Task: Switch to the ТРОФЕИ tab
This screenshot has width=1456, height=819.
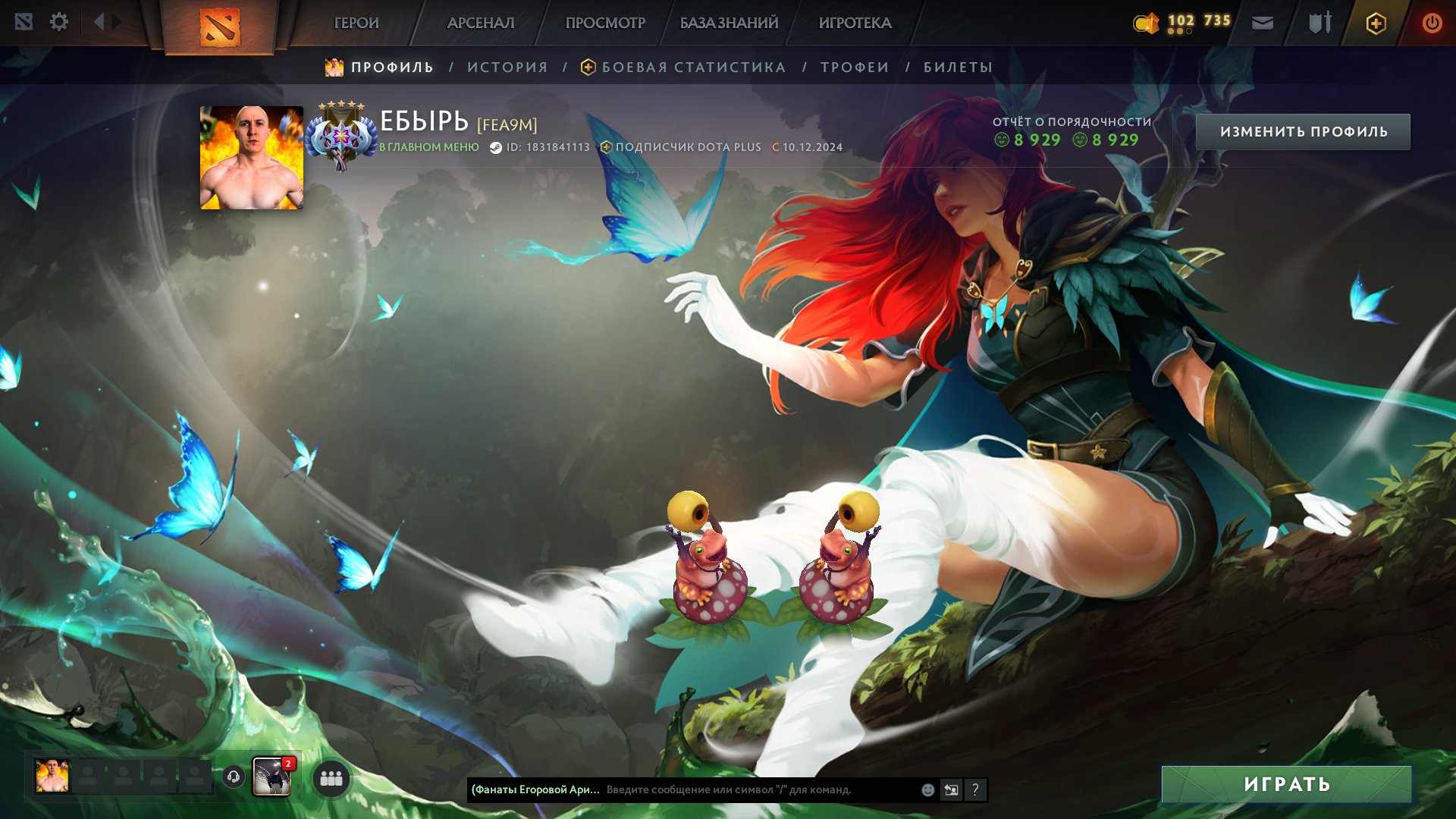Action: [852, 67]
